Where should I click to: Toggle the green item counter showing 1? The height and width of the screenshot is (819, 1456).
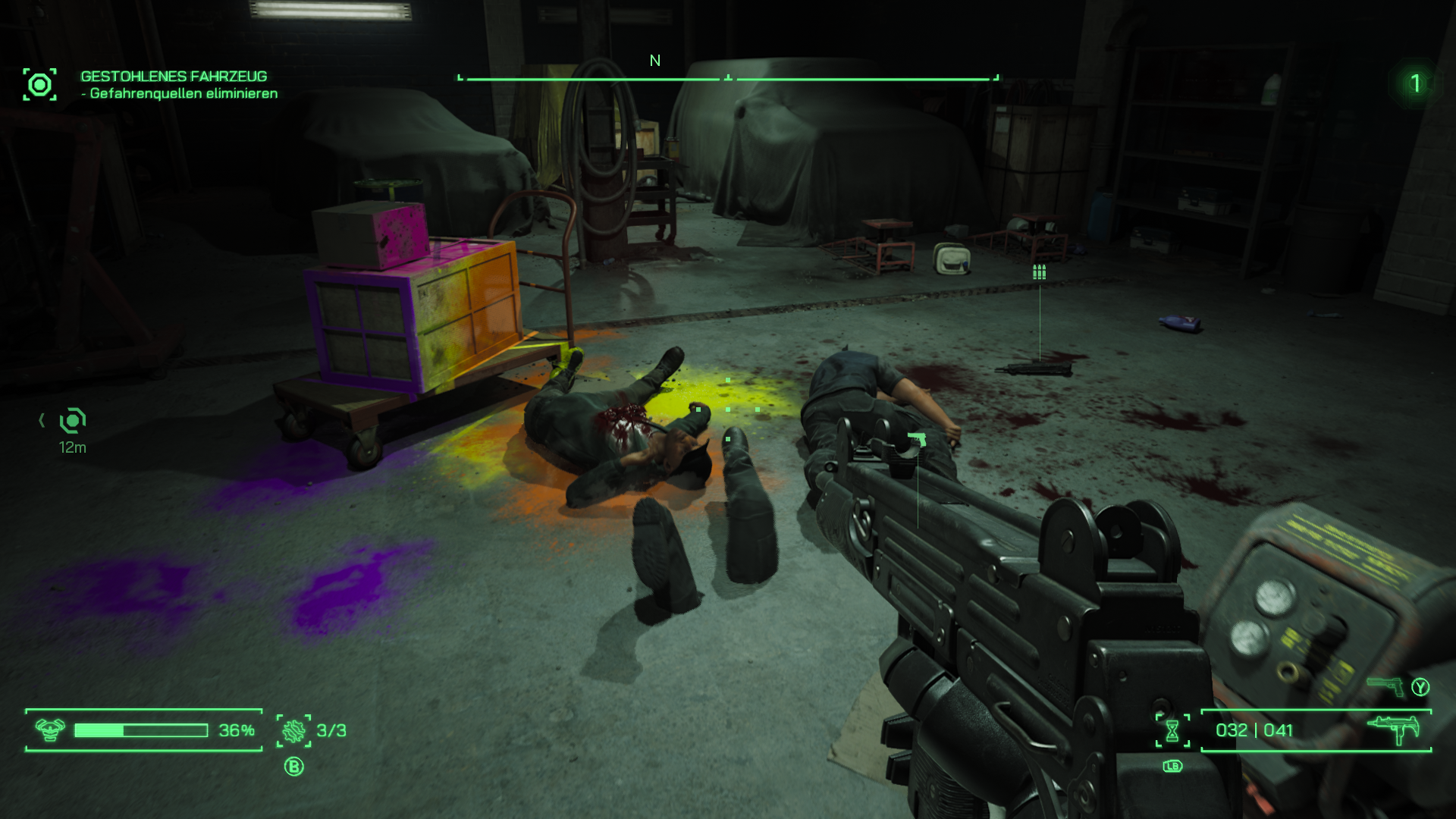[x=1417, y=83]
